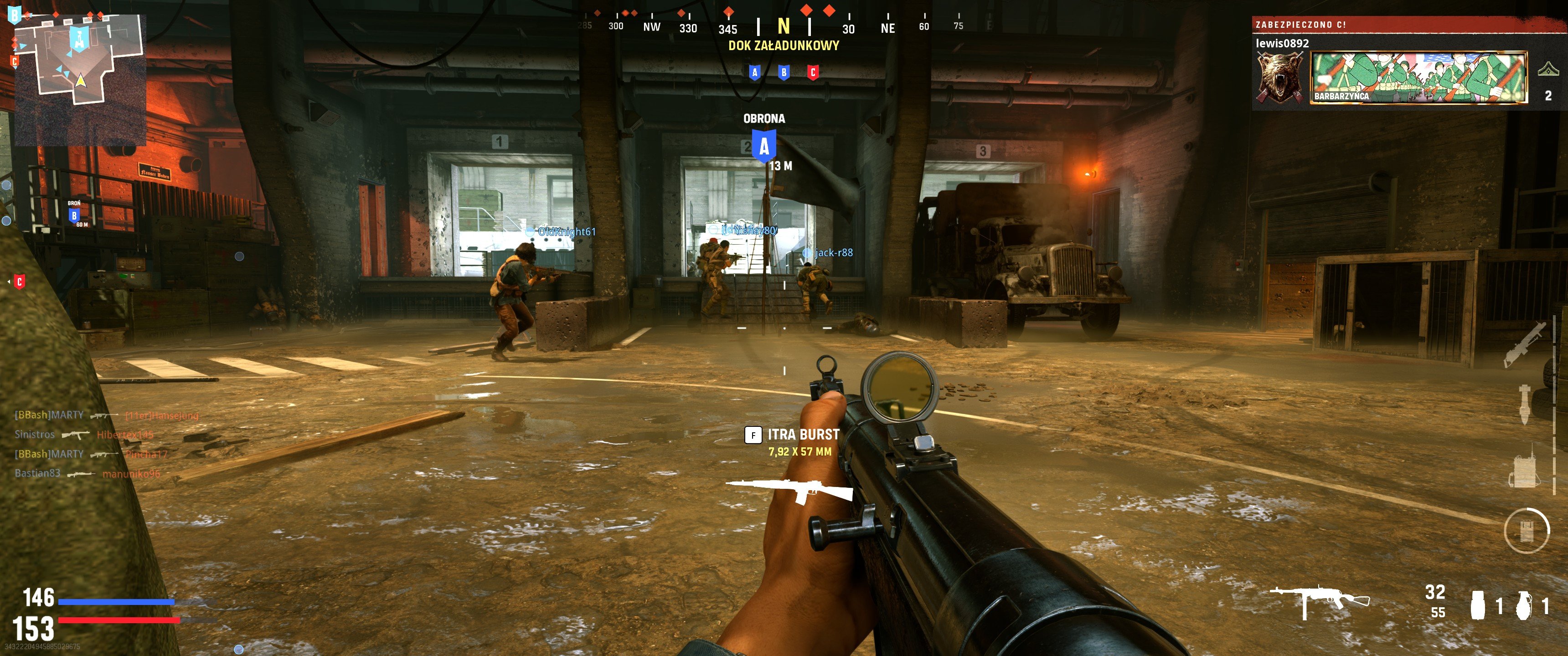Click the equipped submachine gun icon

[1319, 600]
